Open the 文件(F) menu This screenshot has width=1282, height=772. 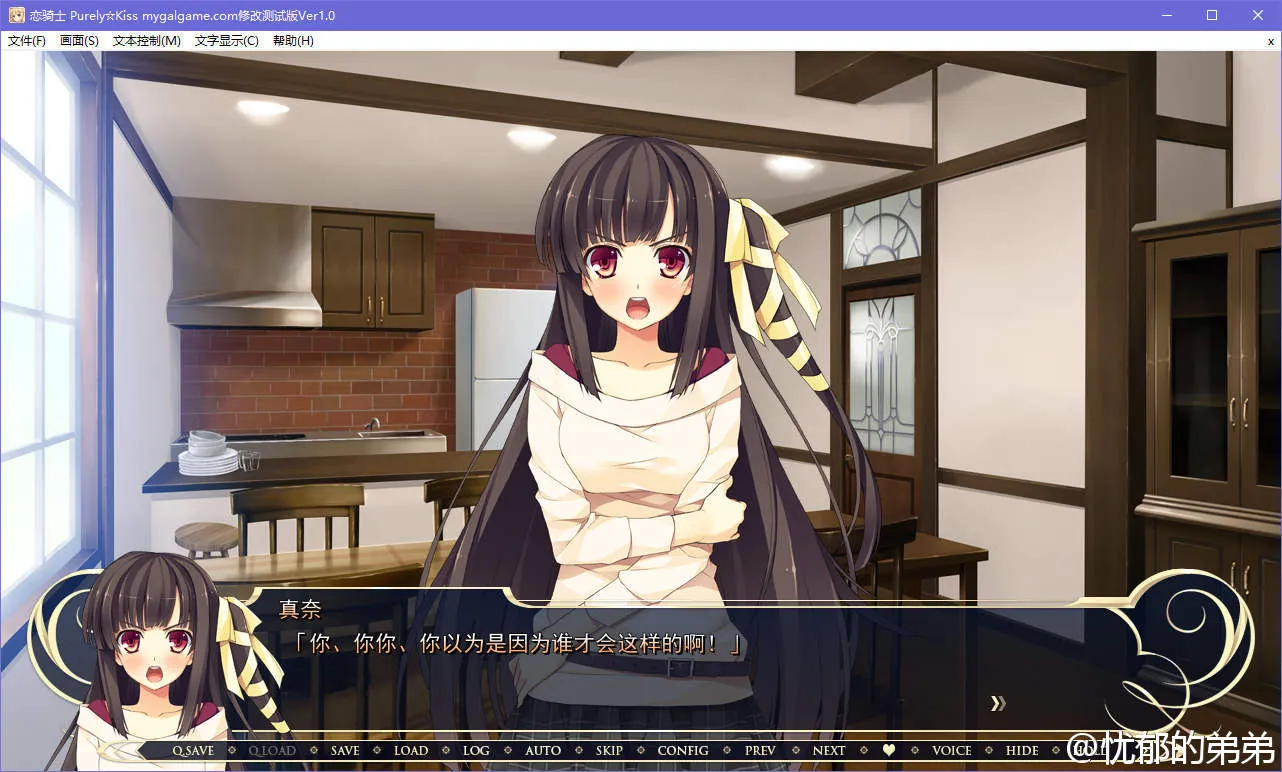(x=27, y=41)
